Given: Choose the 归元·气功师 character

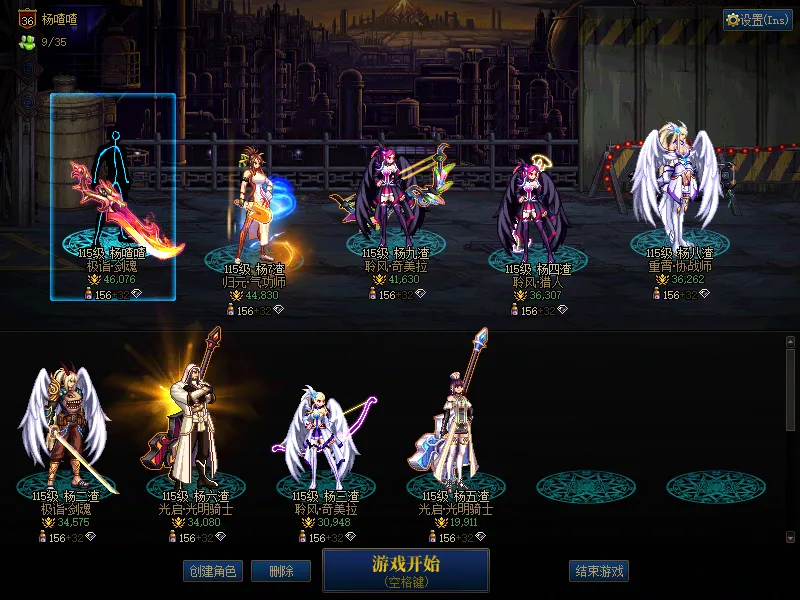Looking at the screenshot, I should (x=255, y=212).
